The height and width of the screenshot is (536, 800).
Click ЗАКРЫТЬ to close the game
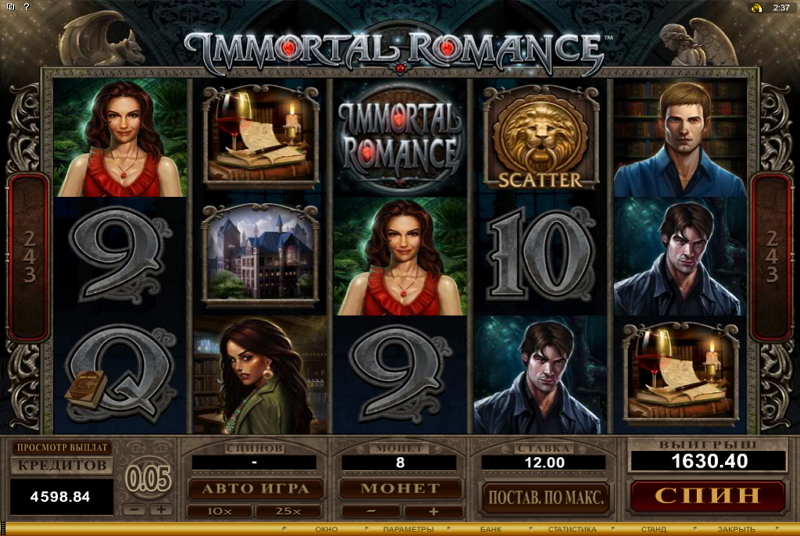(736, 529)
